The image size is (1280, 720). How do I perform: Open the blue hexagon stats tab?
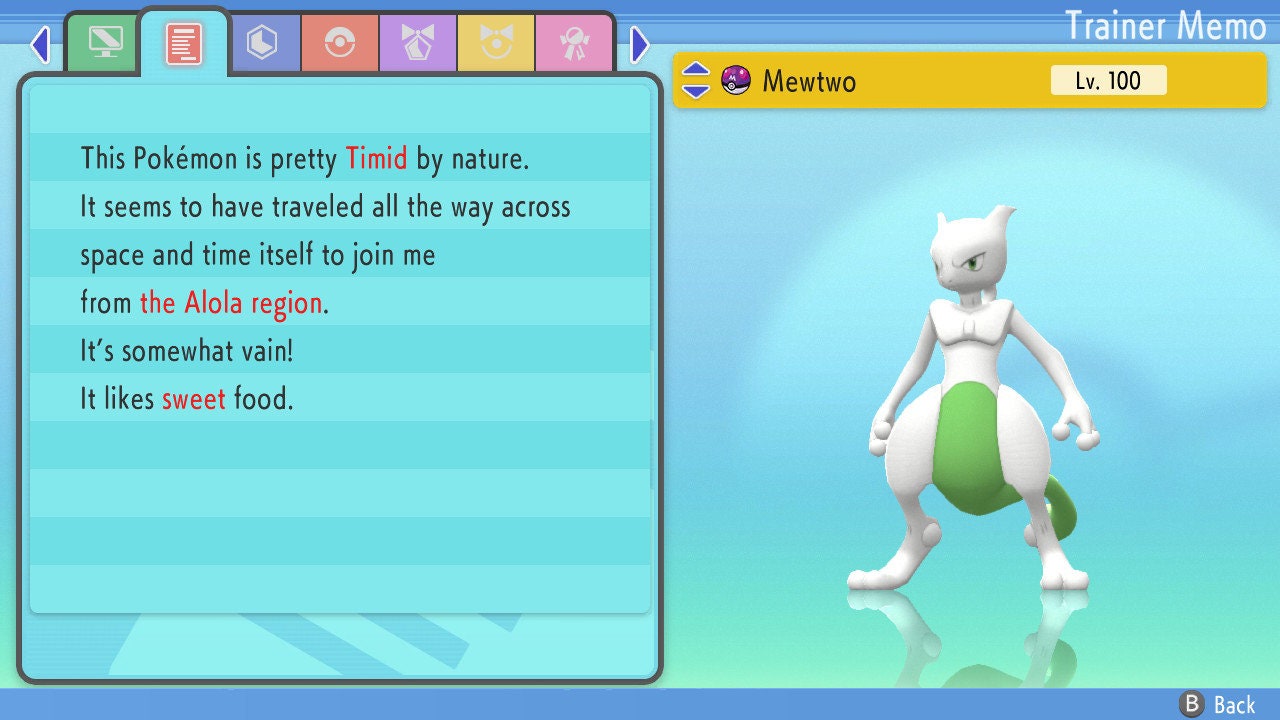(261, 43)
